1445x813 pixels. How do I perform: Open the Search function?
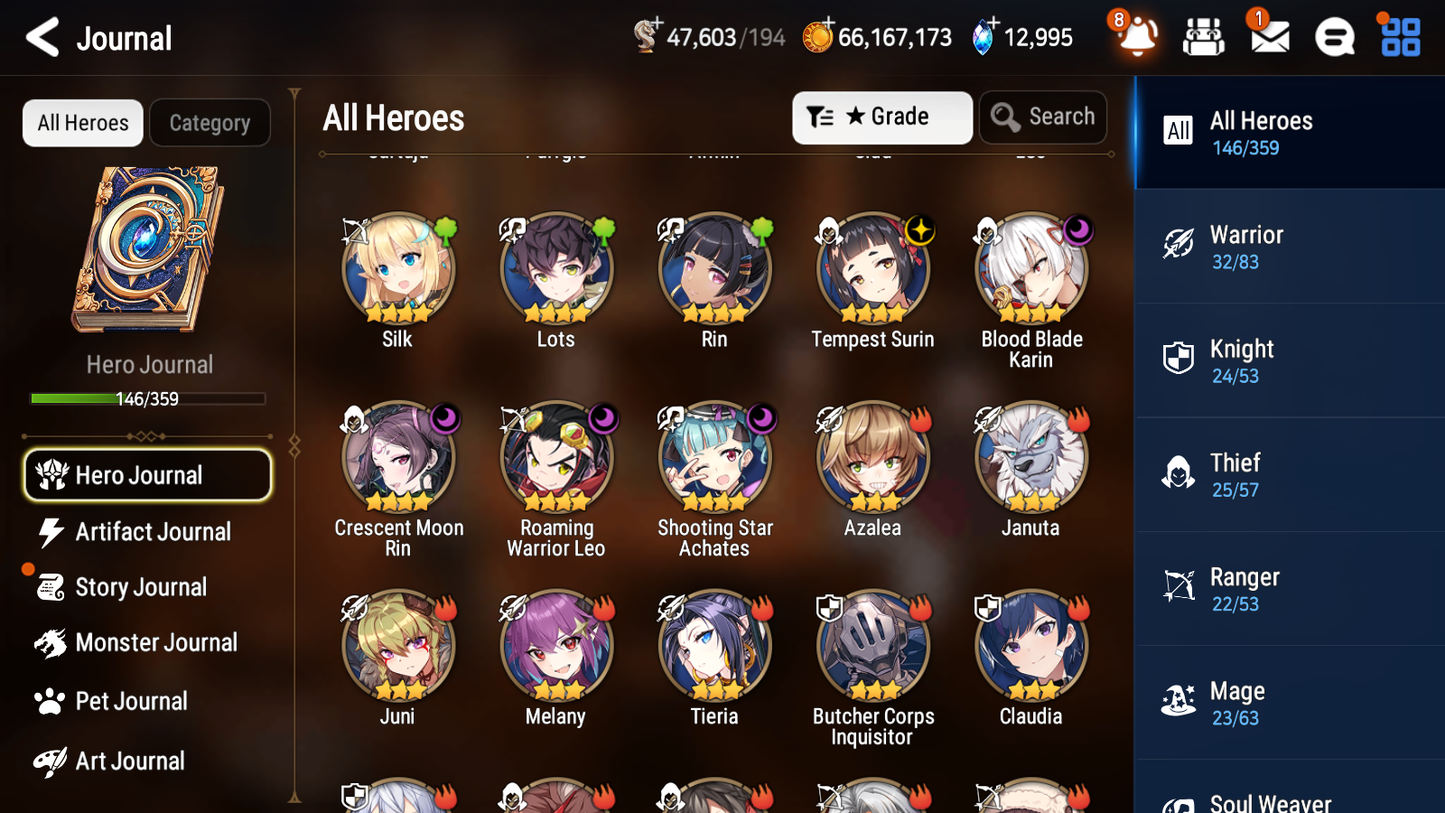[x=1043, y=117]
